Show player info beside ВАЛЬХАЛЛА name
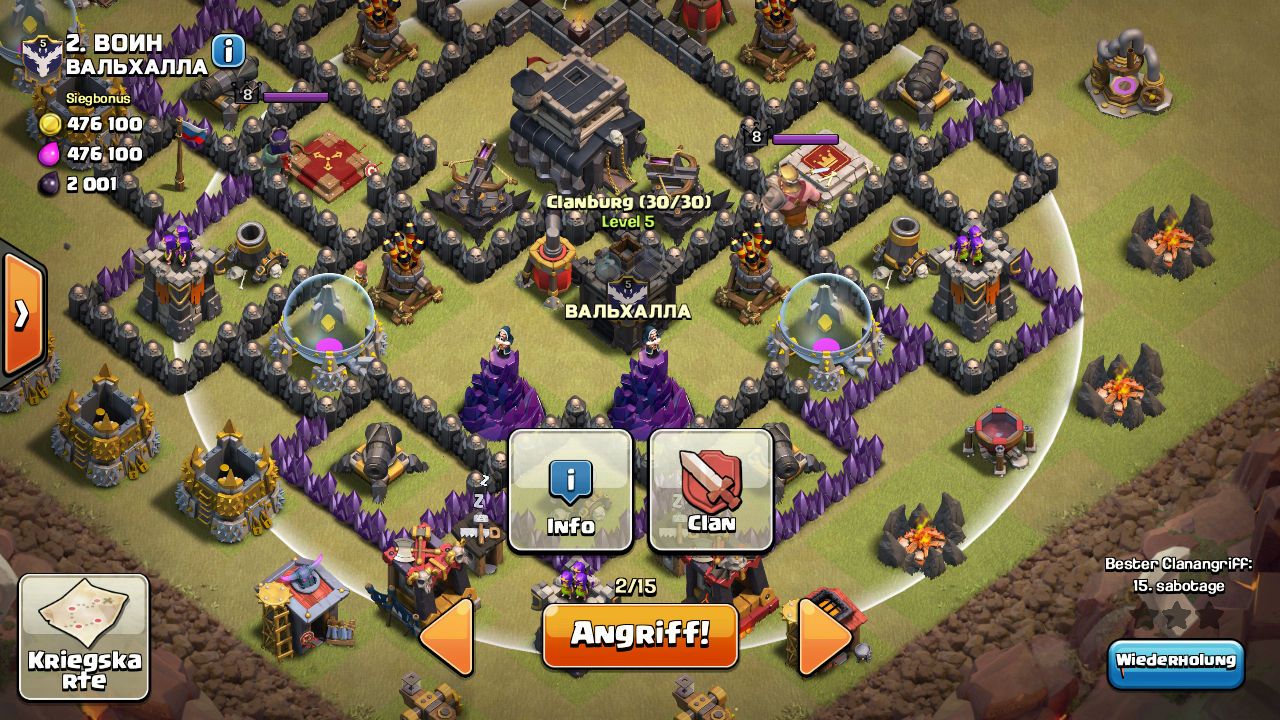Screen dimensions: 1280x720 point(228,51)
